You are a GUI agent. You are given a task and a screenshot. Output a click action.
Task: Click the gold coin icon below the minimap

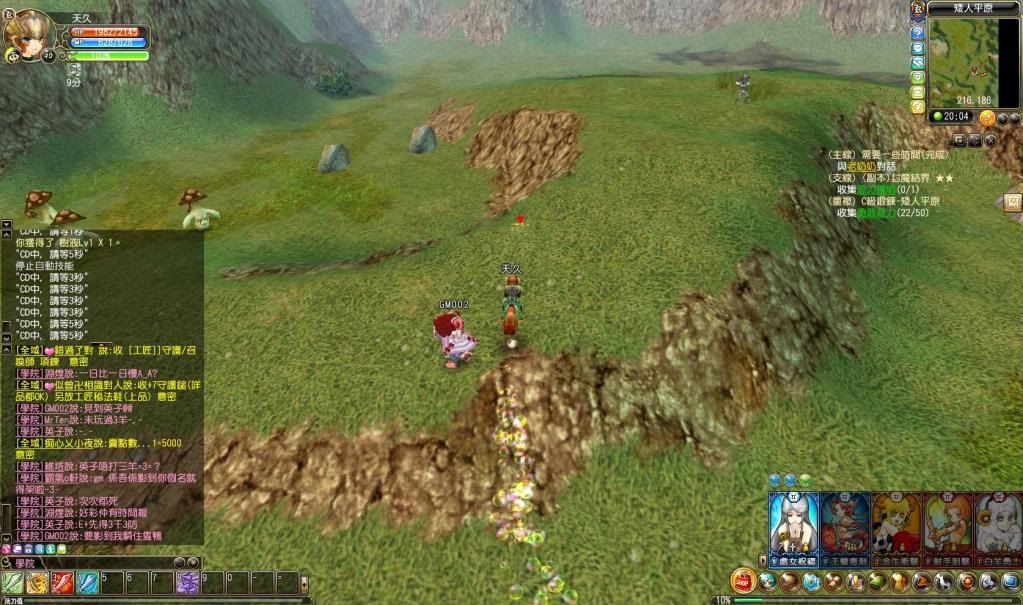987,117
